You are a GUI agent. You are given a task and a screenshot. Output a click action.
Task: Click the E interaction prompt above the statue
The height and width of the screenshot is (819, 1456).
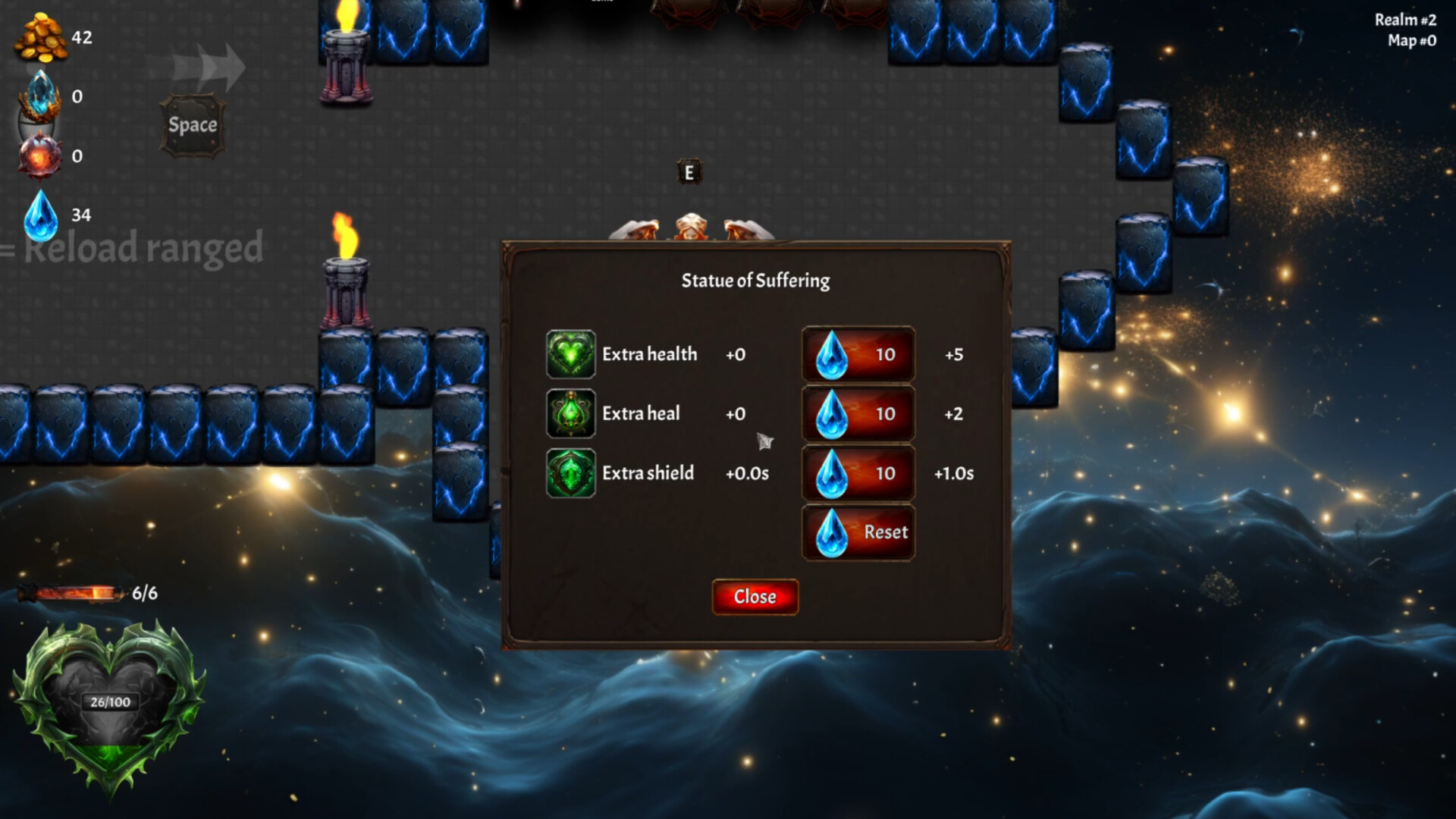click(689, 173)
